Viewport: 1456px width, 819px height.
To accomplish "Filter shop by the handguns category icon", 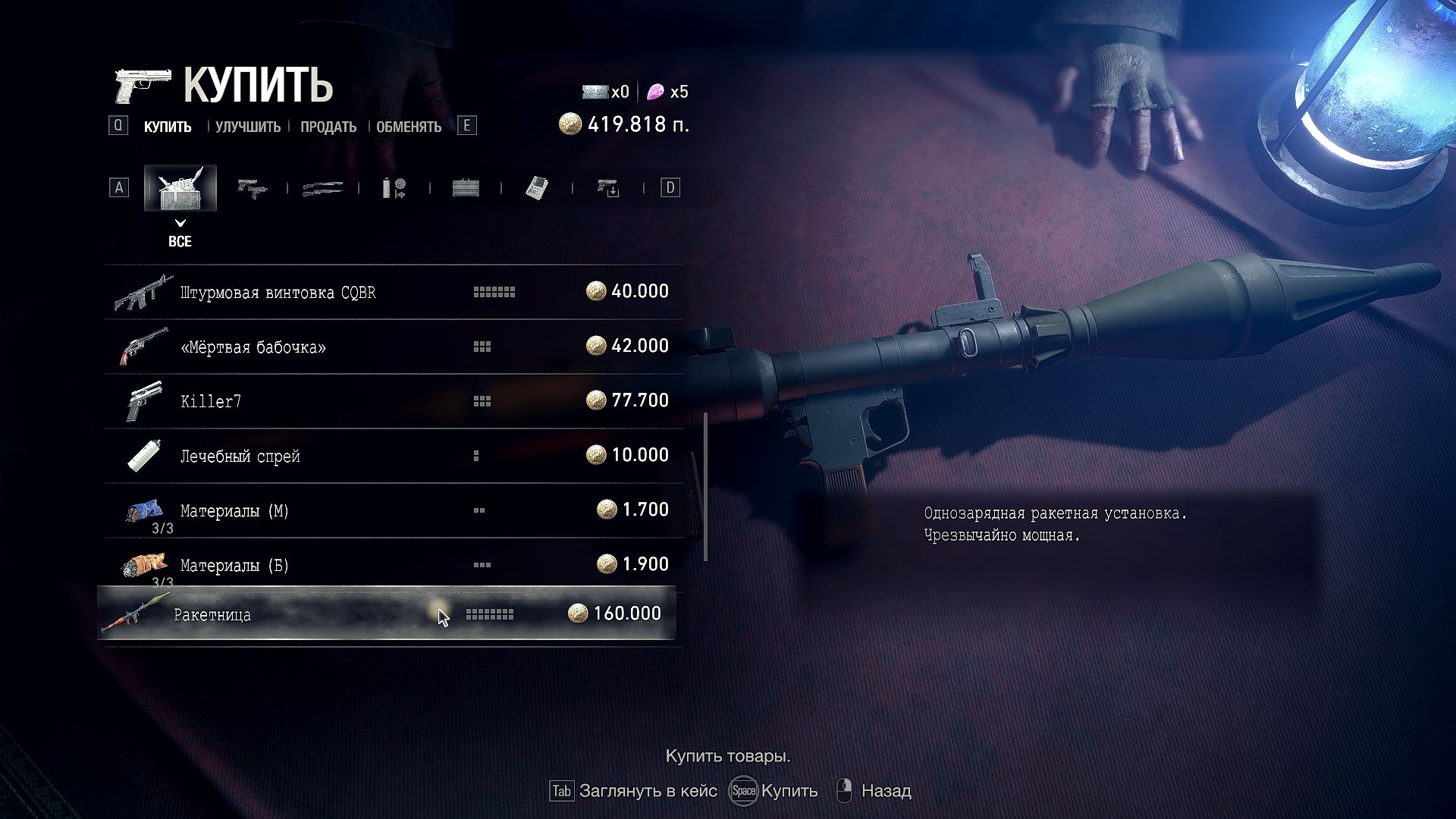I will (x=252, y=188).
